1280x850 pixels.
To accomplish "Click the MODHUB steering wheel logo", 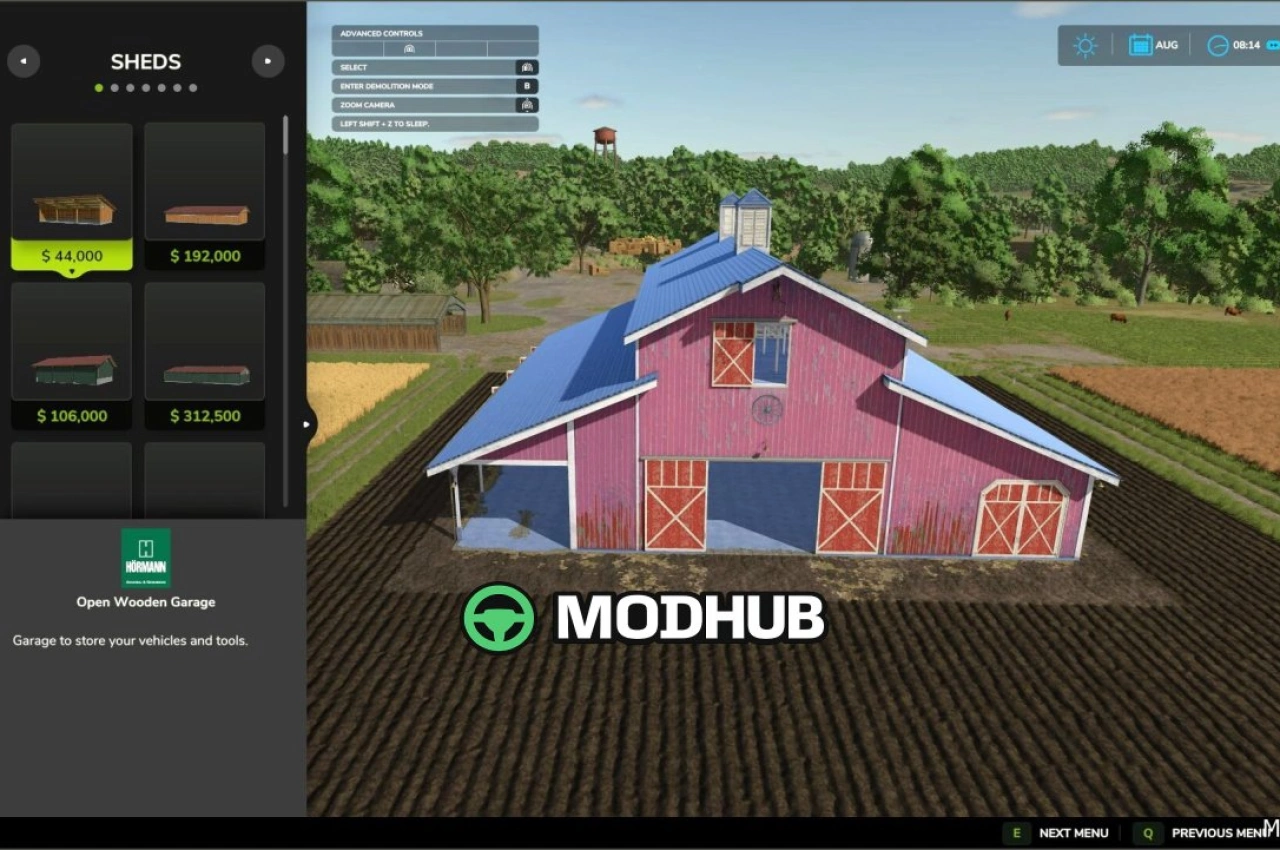I will pos(498,618).
